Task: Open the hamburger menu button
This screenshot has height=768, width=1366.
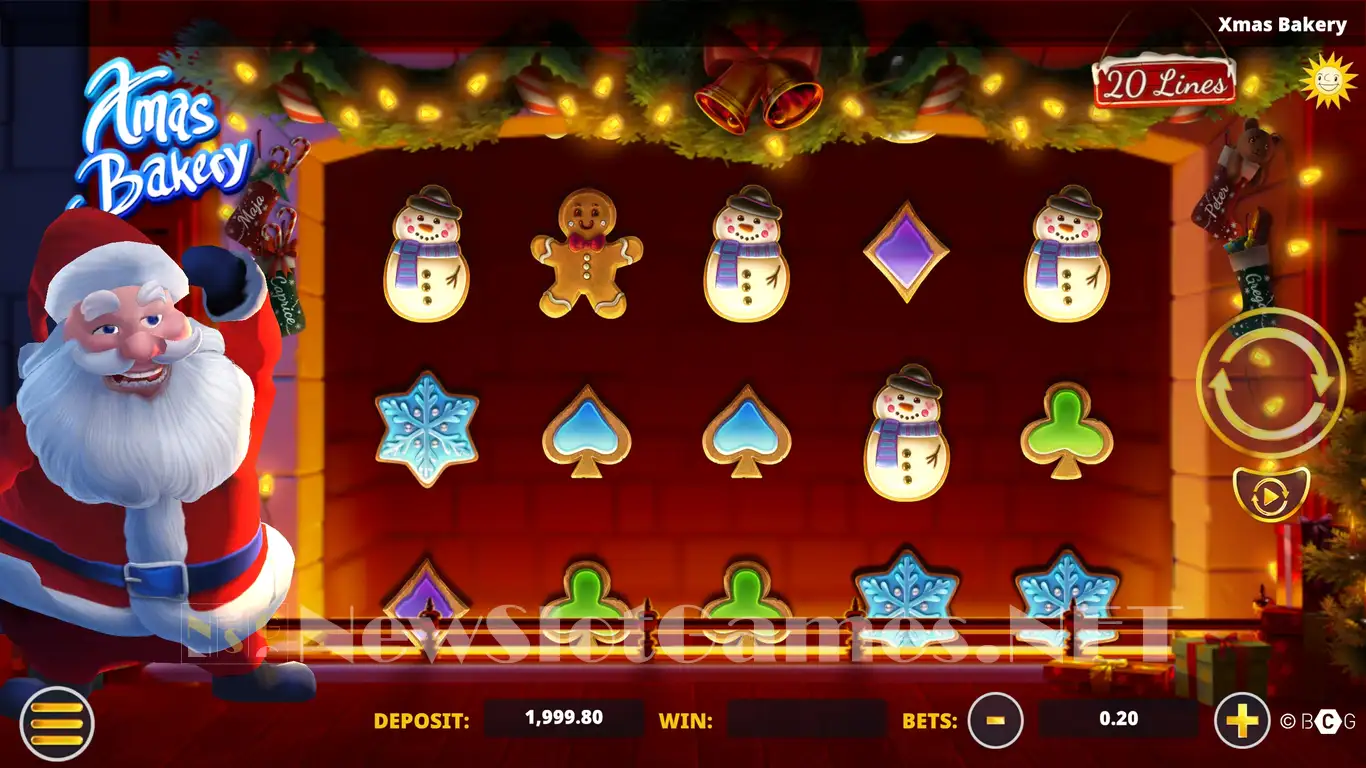Action: (x=57, y=722)
